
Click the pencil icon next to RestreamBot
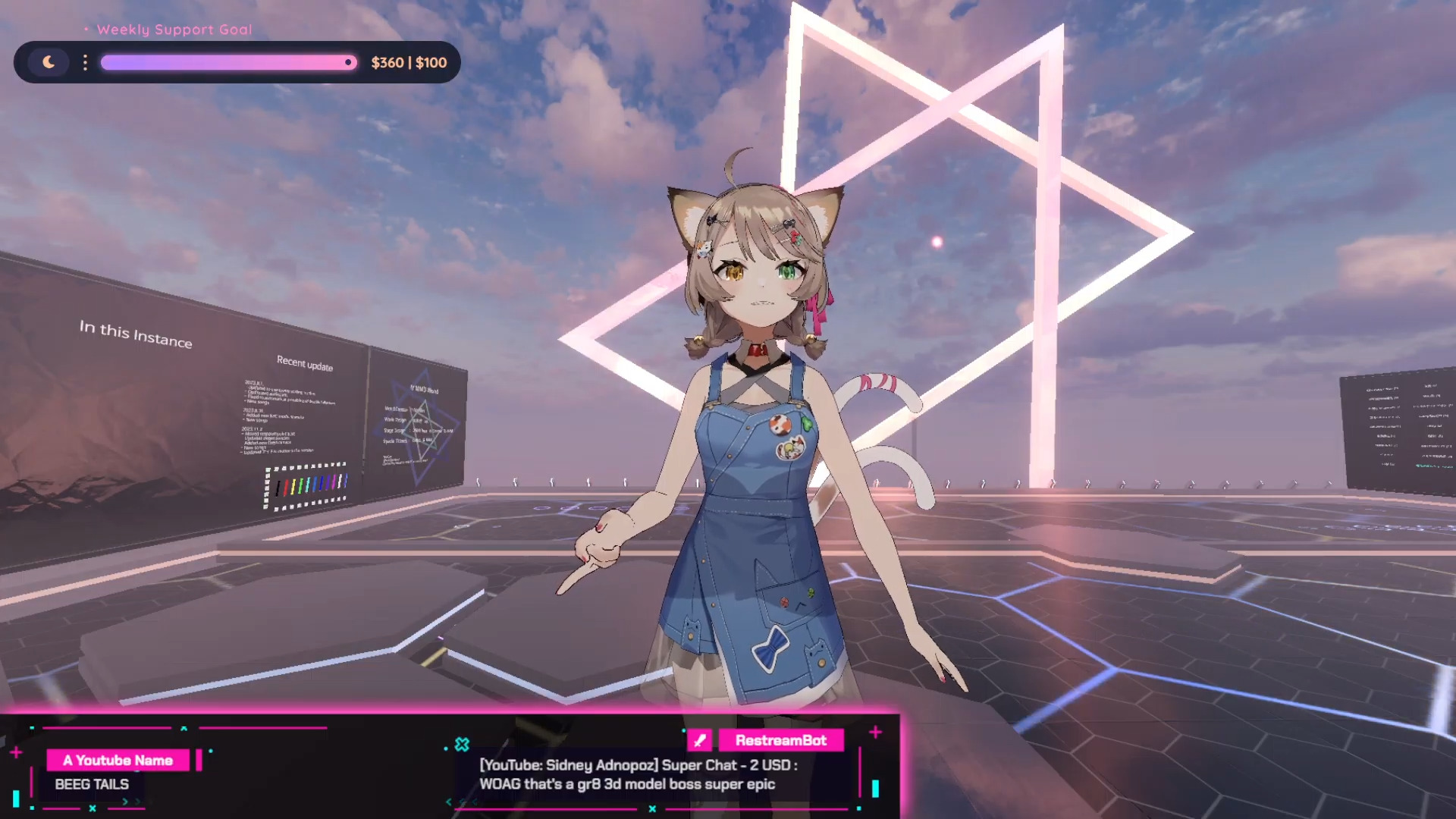pyautogui.click(x=699, y=740)
